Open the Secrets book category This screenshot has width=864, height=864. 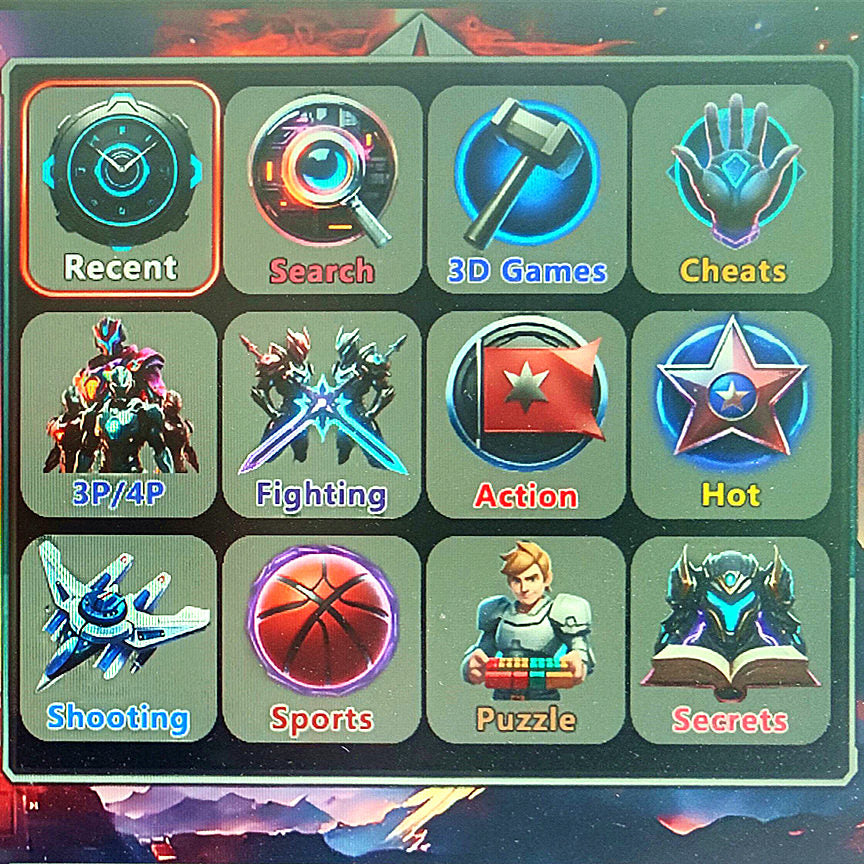[x=731, y=638]
